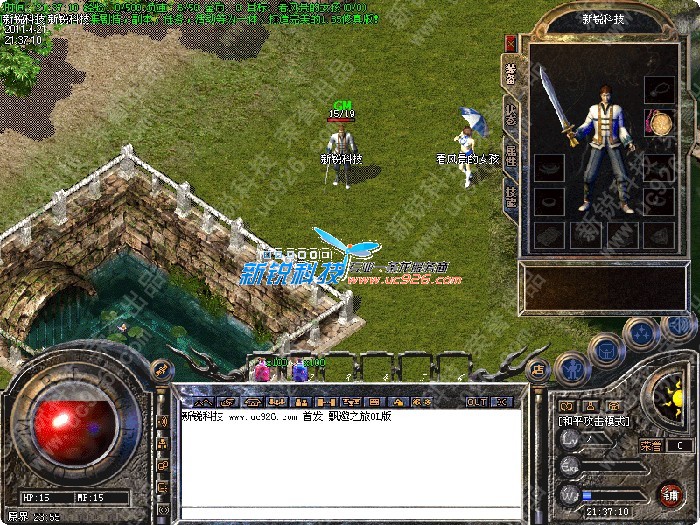This screenshot has height=525, width=700.
Task: Click the OLT button above chat
Action: 477,401
